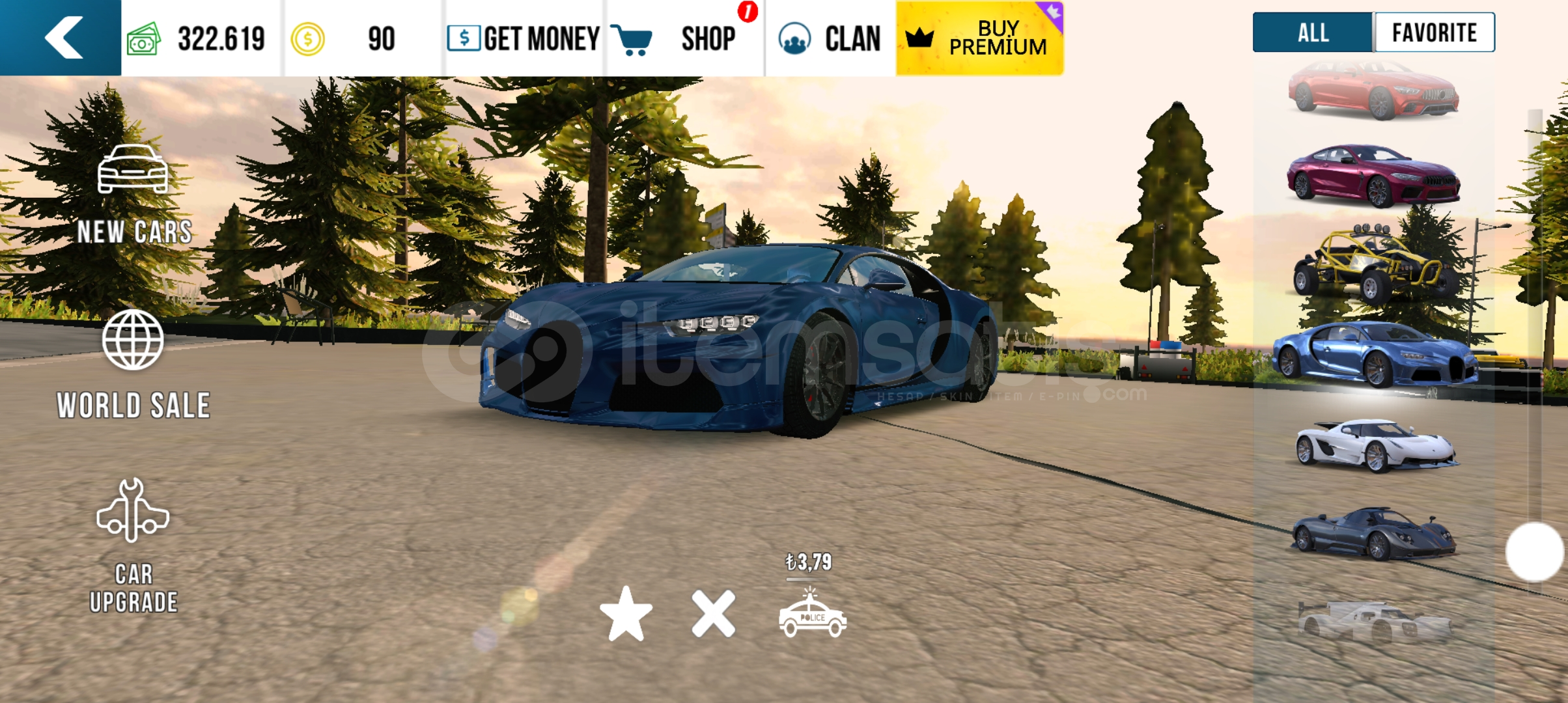The image size is (1568, 703).
Task: Select the maroon BMW coupe thumbnail
Action: pyautogui.click(x=1374, y=176)
